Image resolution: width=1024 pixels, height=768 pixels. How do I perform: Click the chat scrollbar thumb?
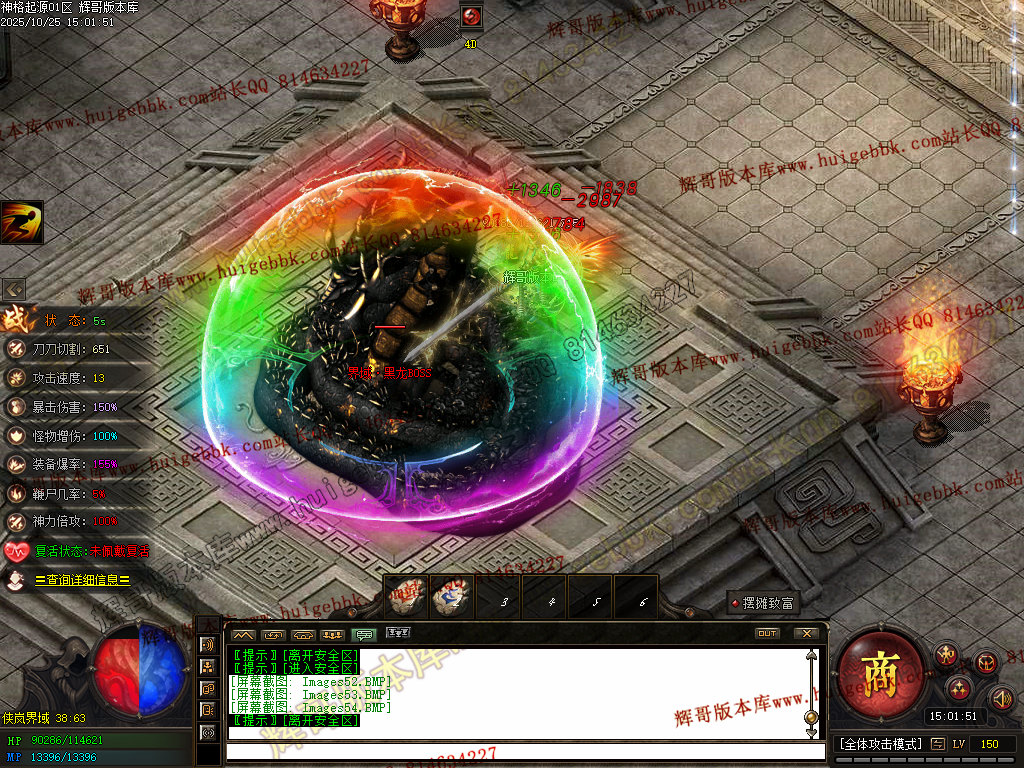tap(811, 716)
